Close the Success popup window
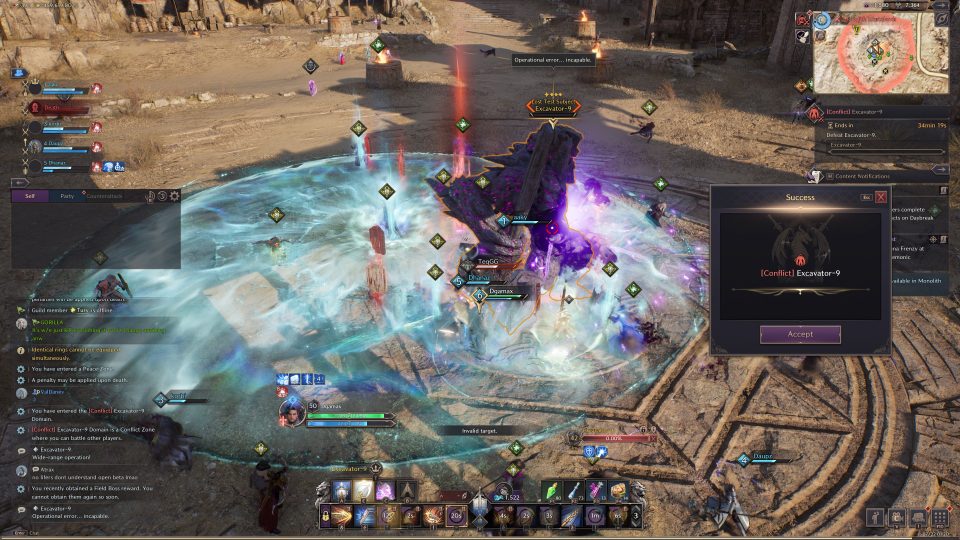This screenshot has height=540, width=960. coord(881,197)
